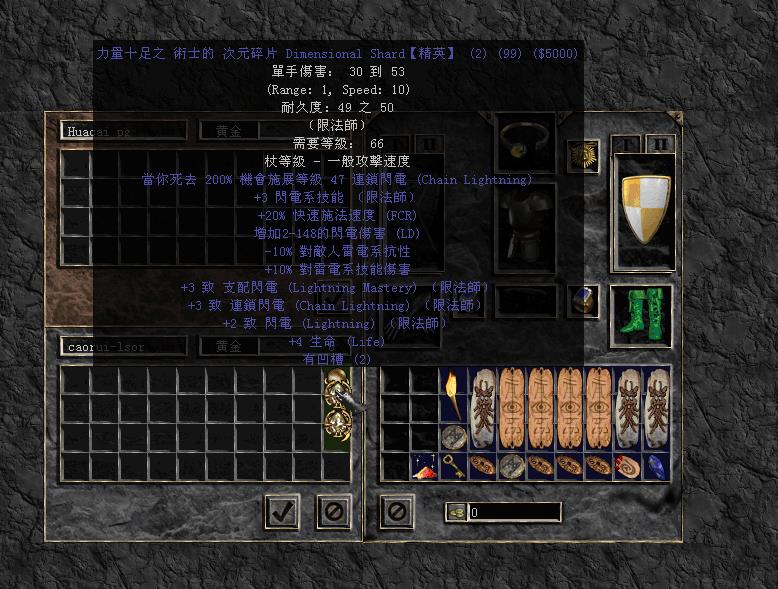Select the blue-stone ring beside the boots

click(582, 301)
